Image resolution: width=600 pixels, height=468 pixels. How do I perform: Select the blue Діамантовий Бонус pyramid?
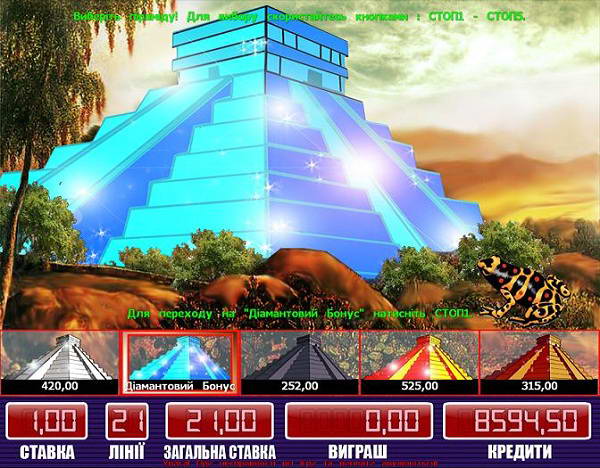pos(180,361)
